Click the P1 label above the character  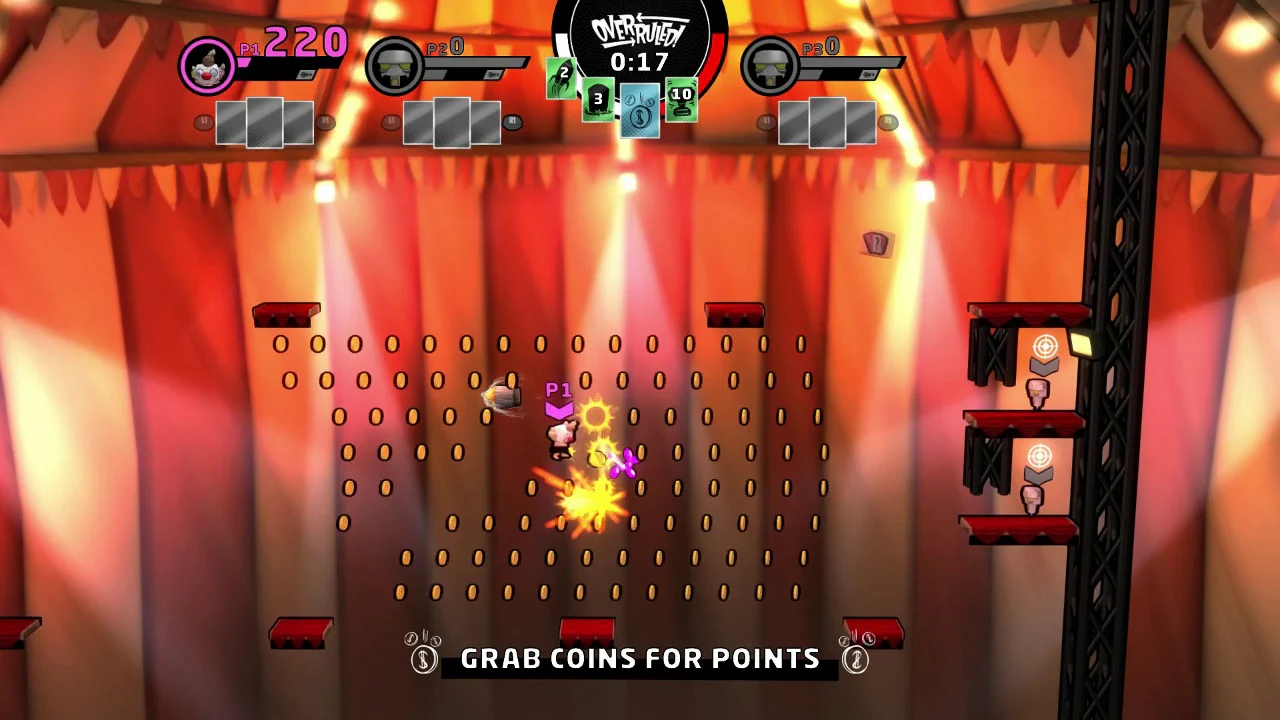pos(559,390)
